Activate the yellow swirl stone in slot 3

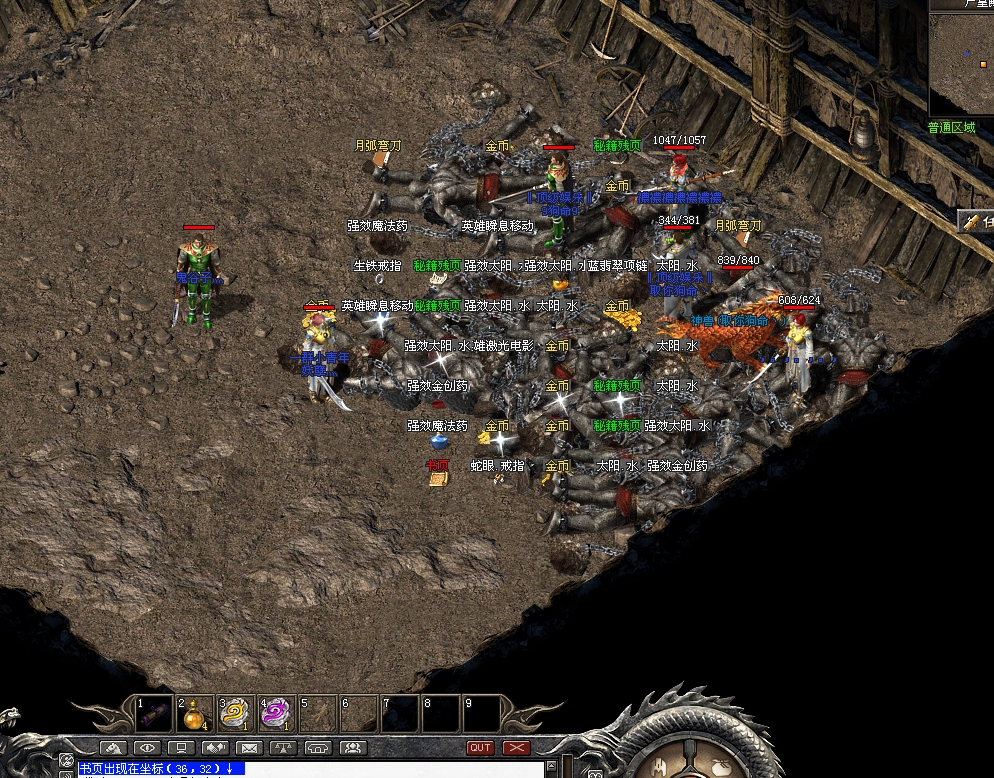(x=235, y=713)
